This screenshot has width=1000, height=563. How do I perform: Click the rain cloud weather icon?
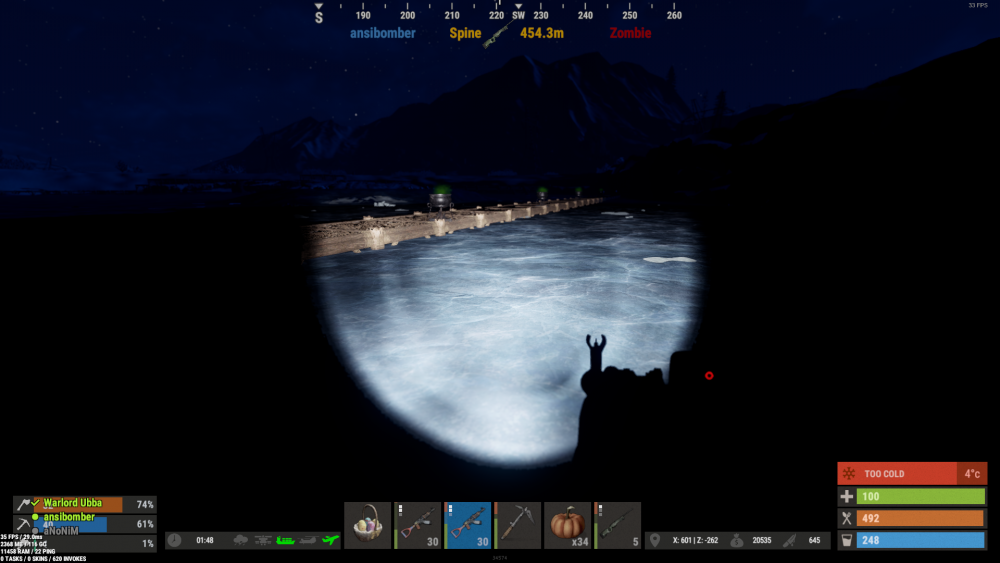pyautogui.click(x=241, y=540)
